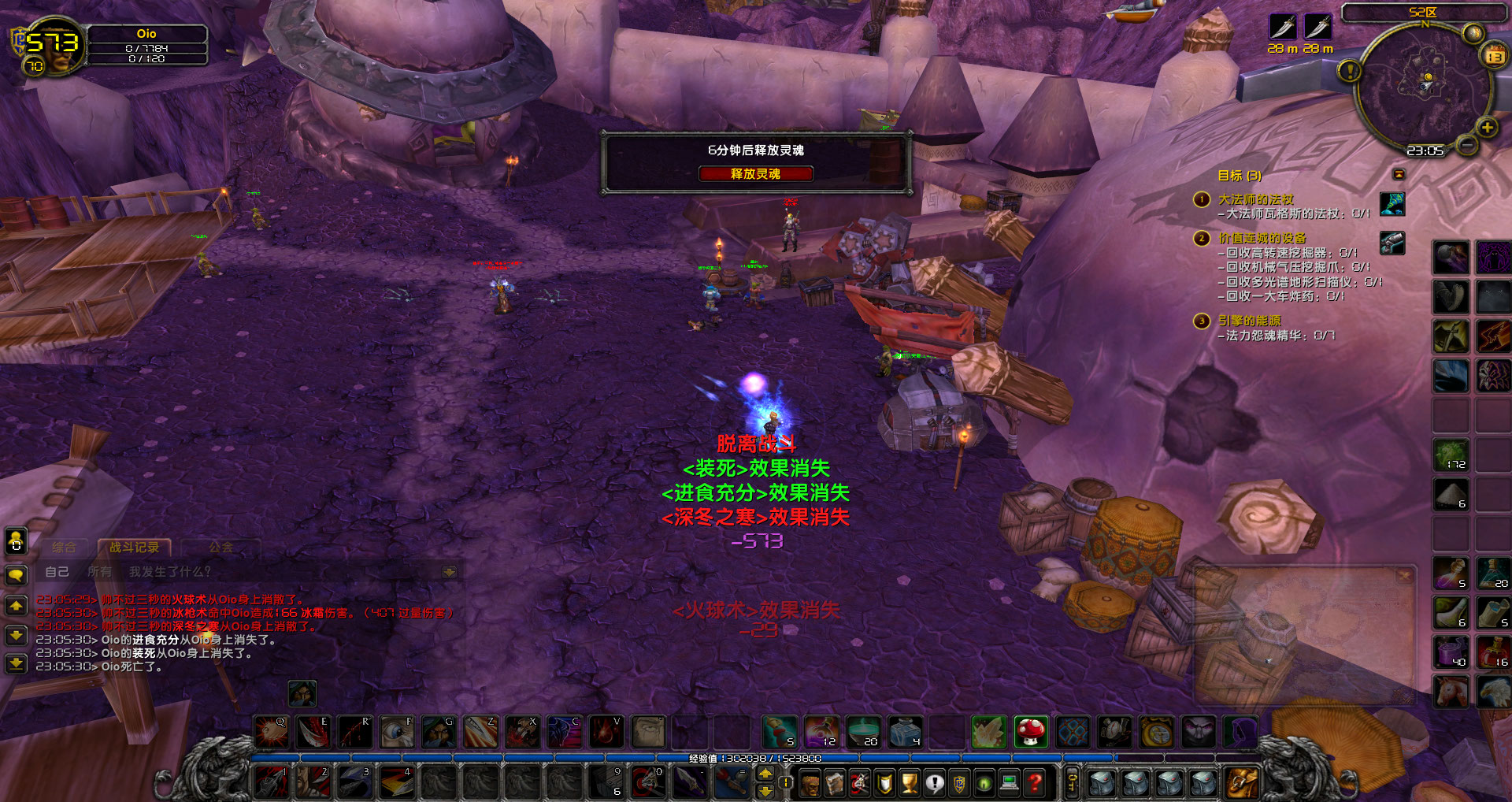
Task: Zoom in the minimap with the plus button
Action: pyautogui.click(x=1487, y=128)
